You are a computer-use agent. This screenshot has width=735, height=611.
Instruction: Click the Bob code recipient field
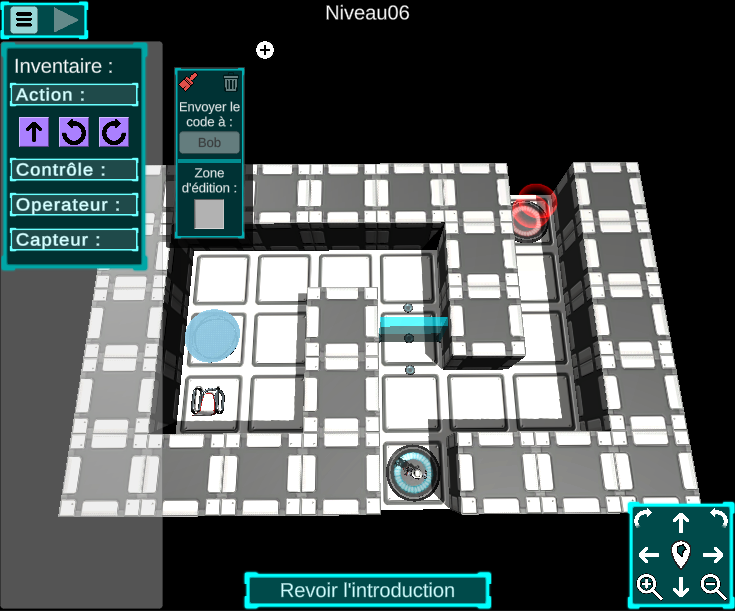click(209, 143)
